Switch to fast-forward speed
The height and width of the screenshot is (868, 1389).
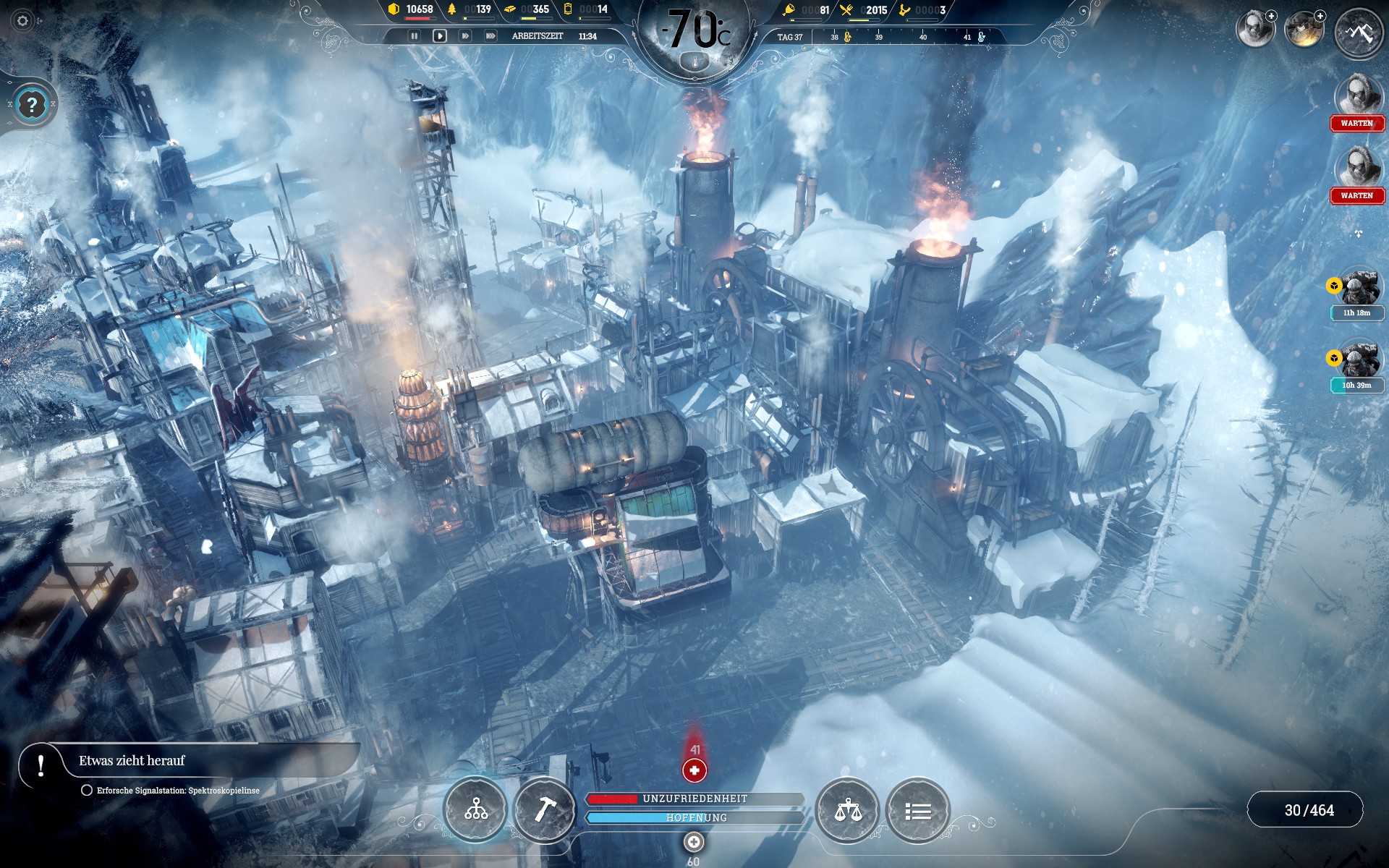464,35
